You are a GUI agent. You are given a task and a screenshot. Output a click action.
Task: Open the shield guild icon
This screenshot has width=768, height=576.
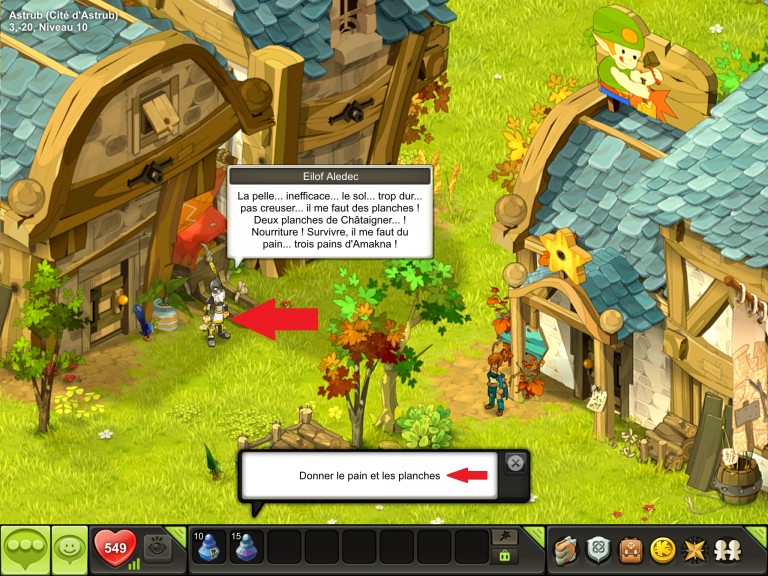(x=598, y=549)
